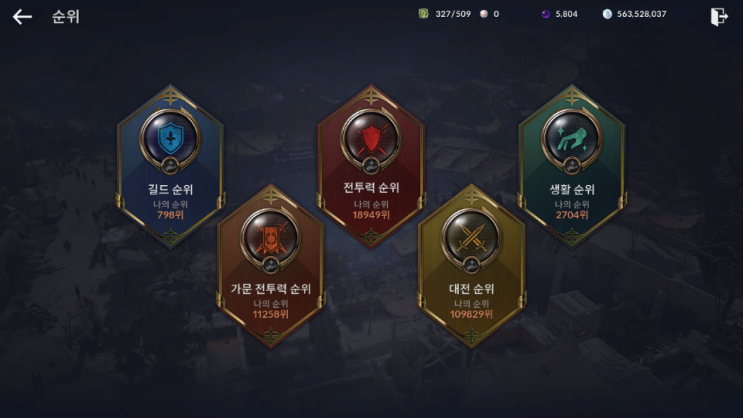Choose the 가문 전투력 순위 card
743x418 pixels.
coord(271,265)
